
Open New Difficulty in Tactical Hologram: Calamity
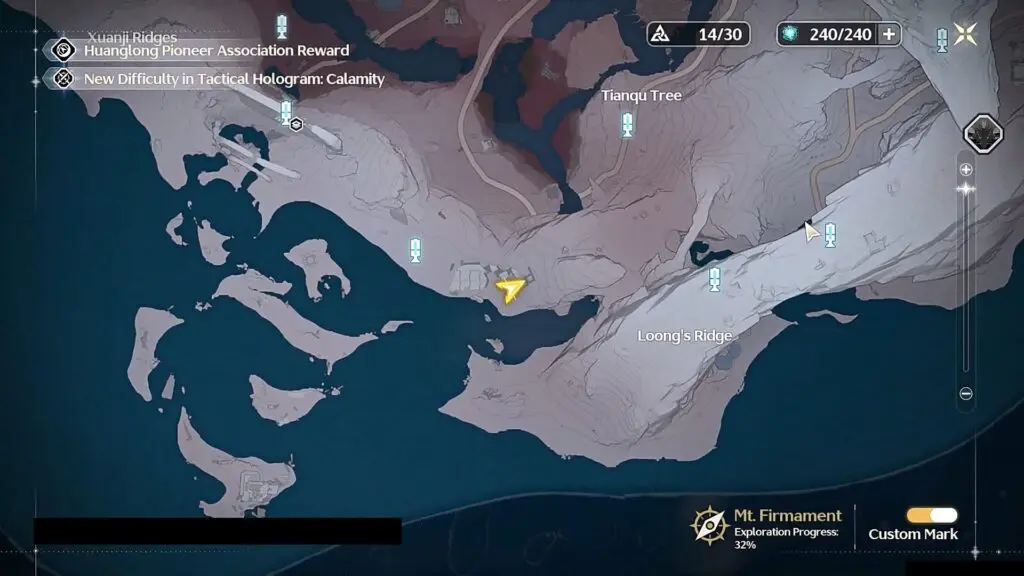(233, 78)
